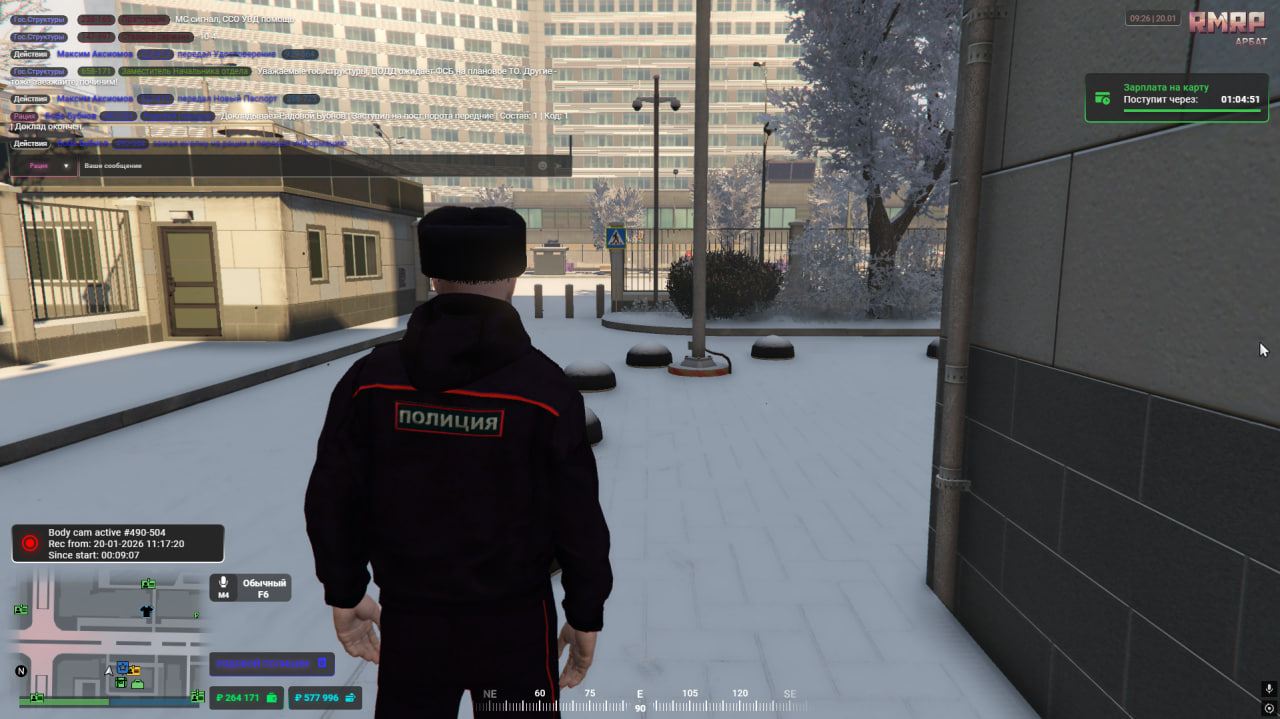Focus the Ваше сообщение chat input
The width and height of the screenshot is (1280, 719).
tap(300, 166)
